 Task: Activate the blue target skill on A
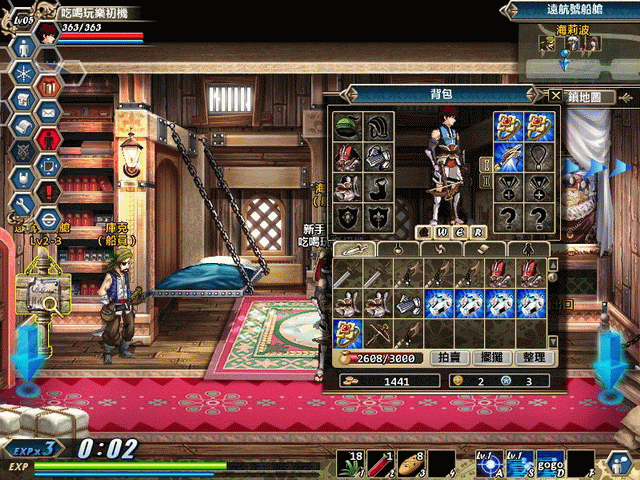pos(490,464)
